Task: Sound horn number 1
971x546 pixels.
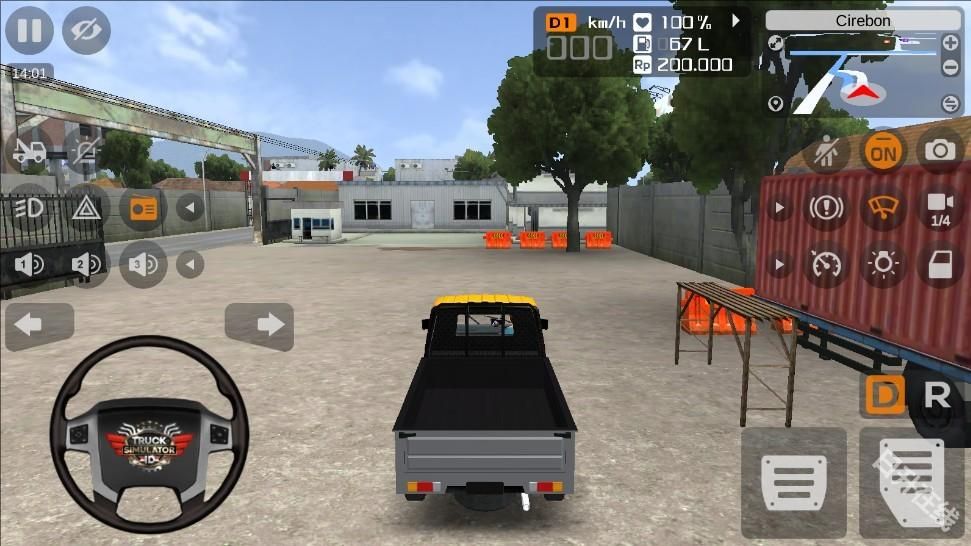Action: point(29,264)
